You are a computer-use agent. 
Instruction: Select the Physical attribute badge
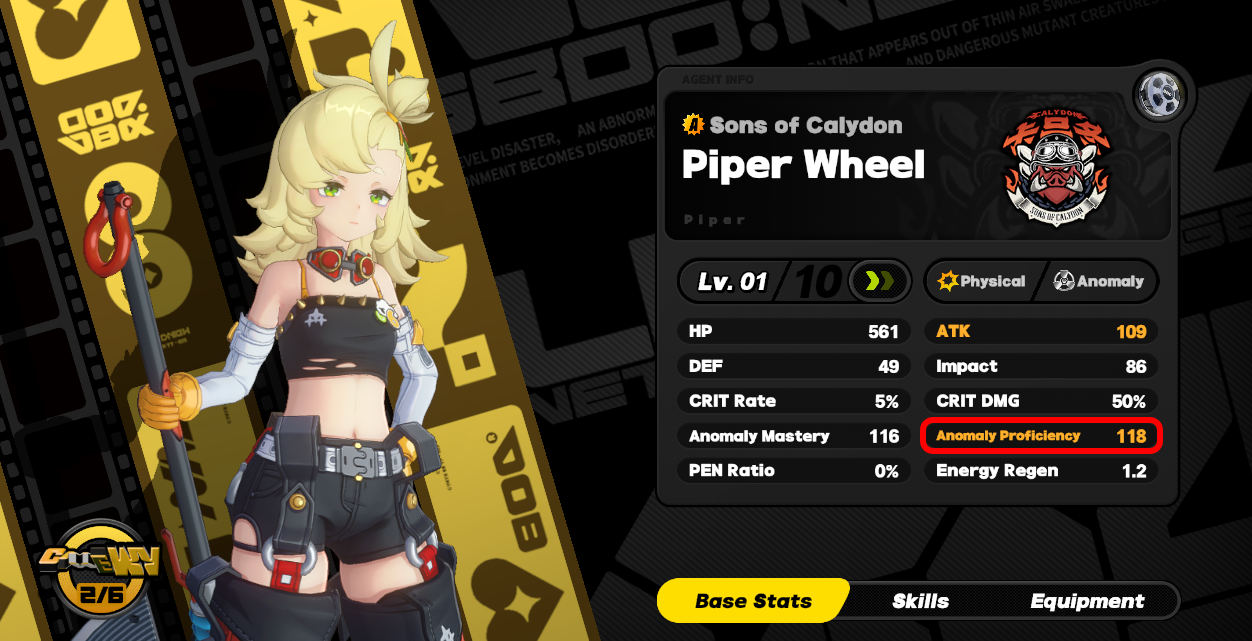click(982, 282)
